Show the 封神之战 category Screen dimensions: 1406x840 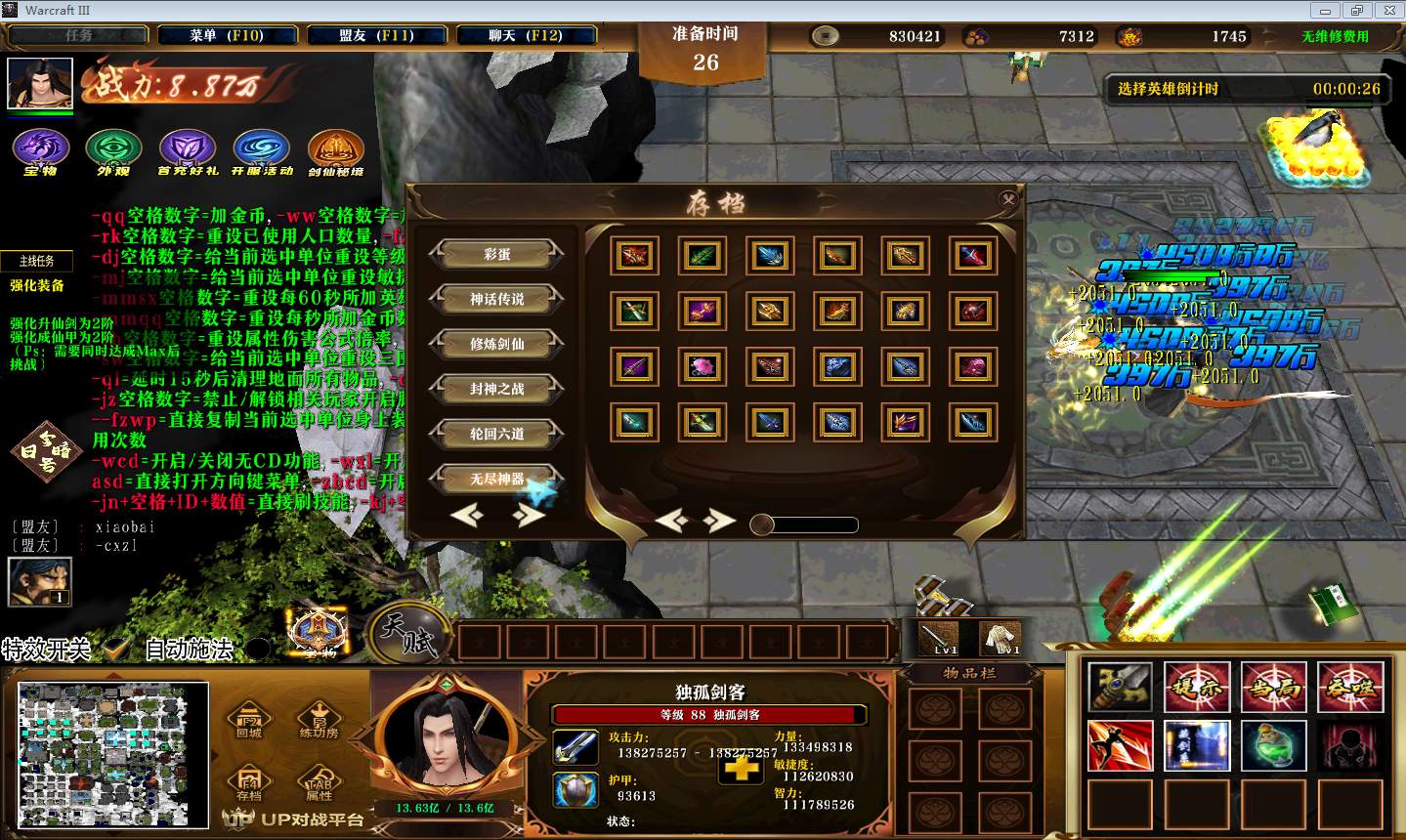[496, 389]
